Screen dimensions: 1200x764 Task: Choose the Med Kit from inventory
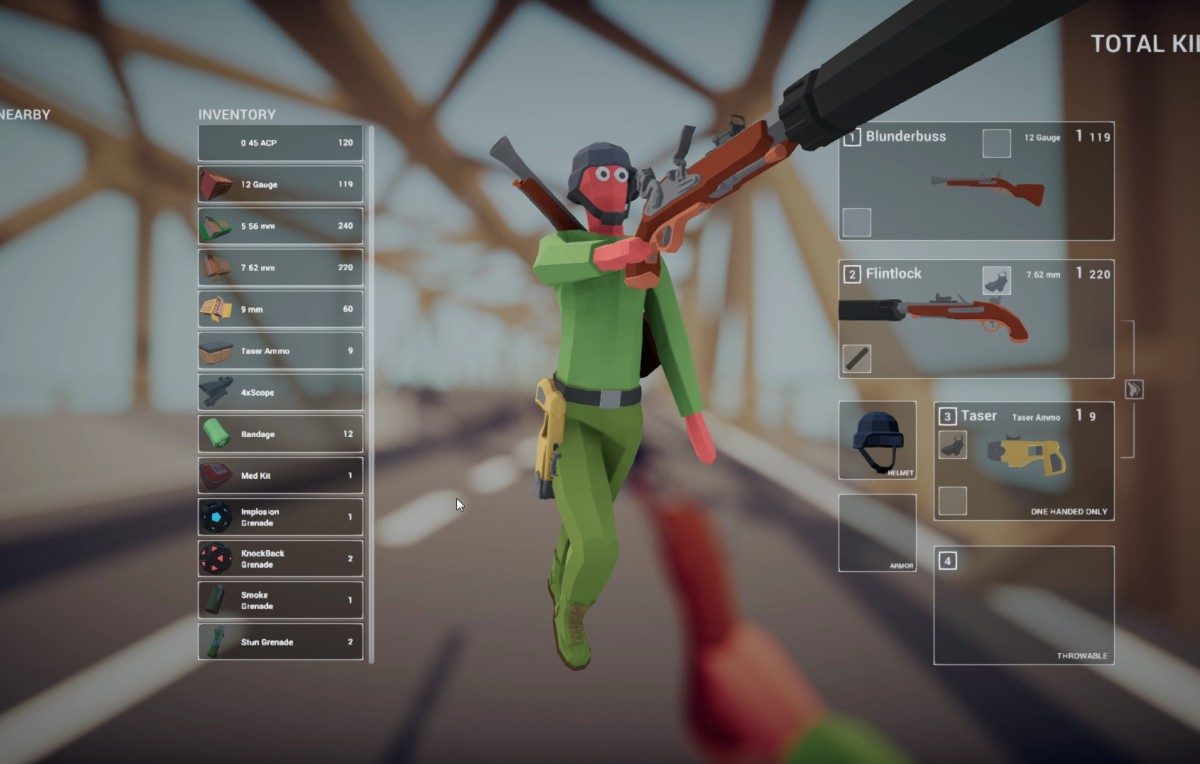coord(280,475)
